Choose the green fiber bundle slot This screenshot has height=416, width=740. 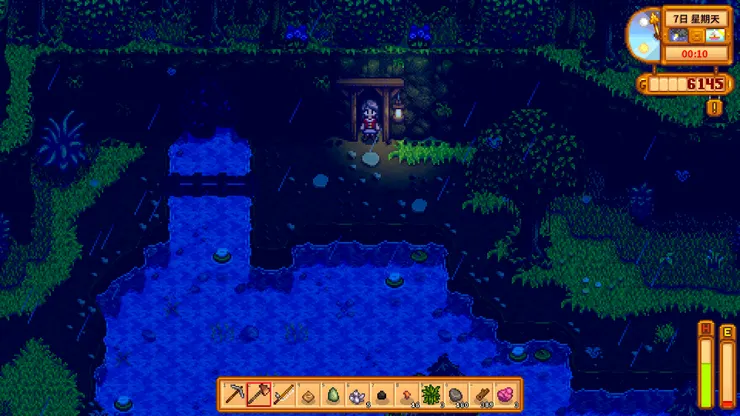coord(431,394)
